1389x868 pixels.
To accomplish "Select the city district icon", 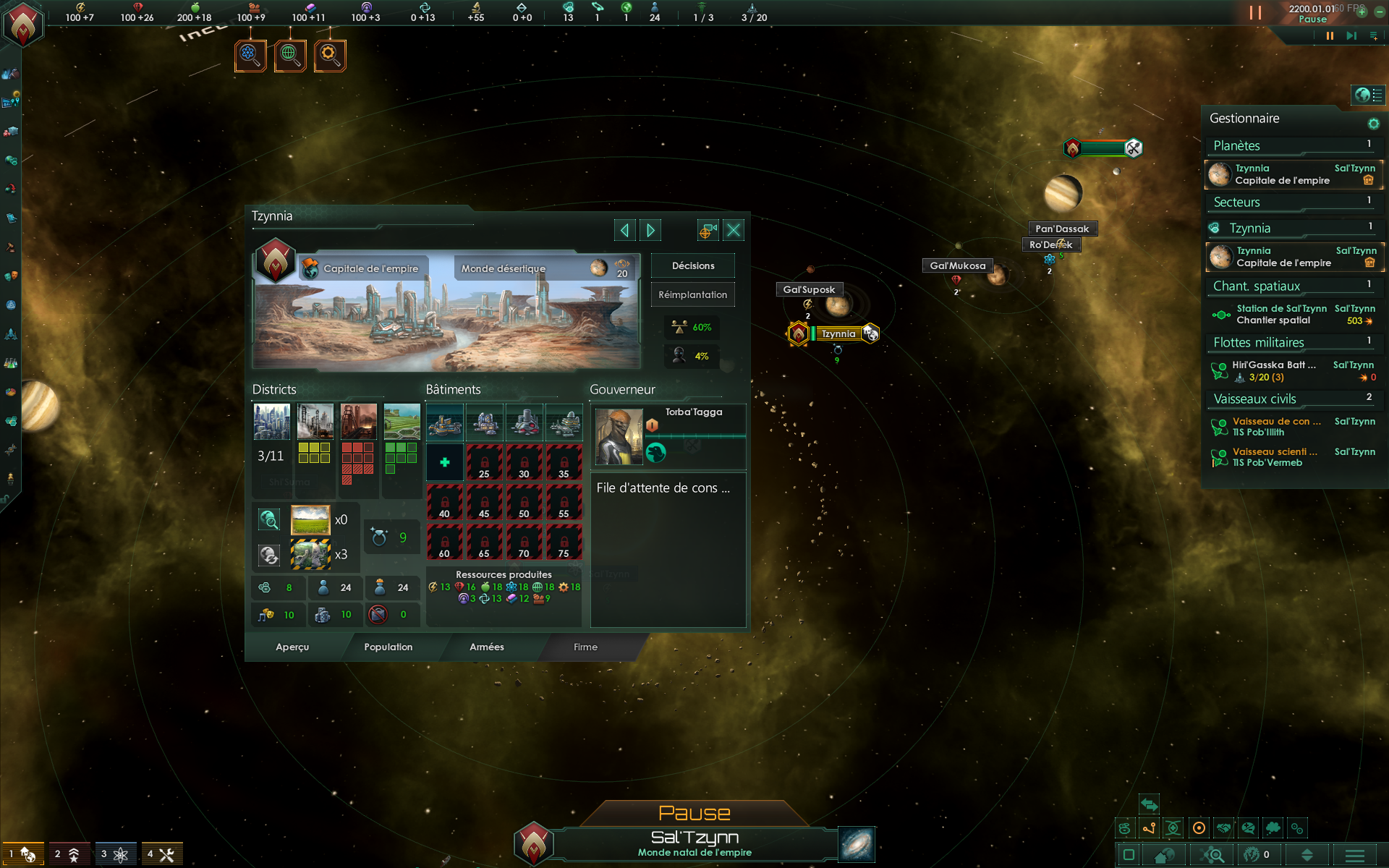I will tap(272, 422).
